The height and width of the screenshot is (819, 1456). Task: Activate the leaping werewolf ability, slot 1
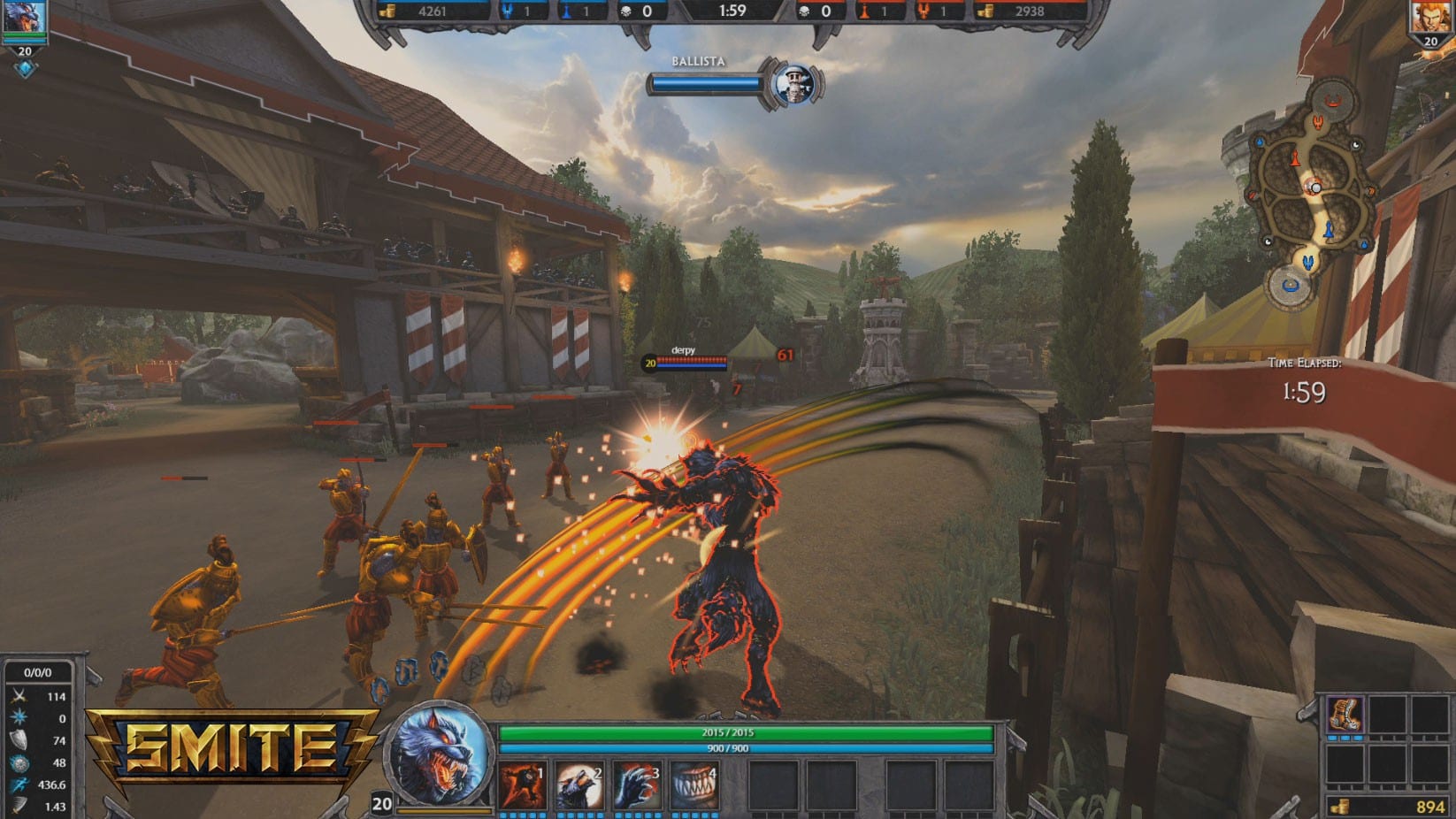tap(522, 785)
